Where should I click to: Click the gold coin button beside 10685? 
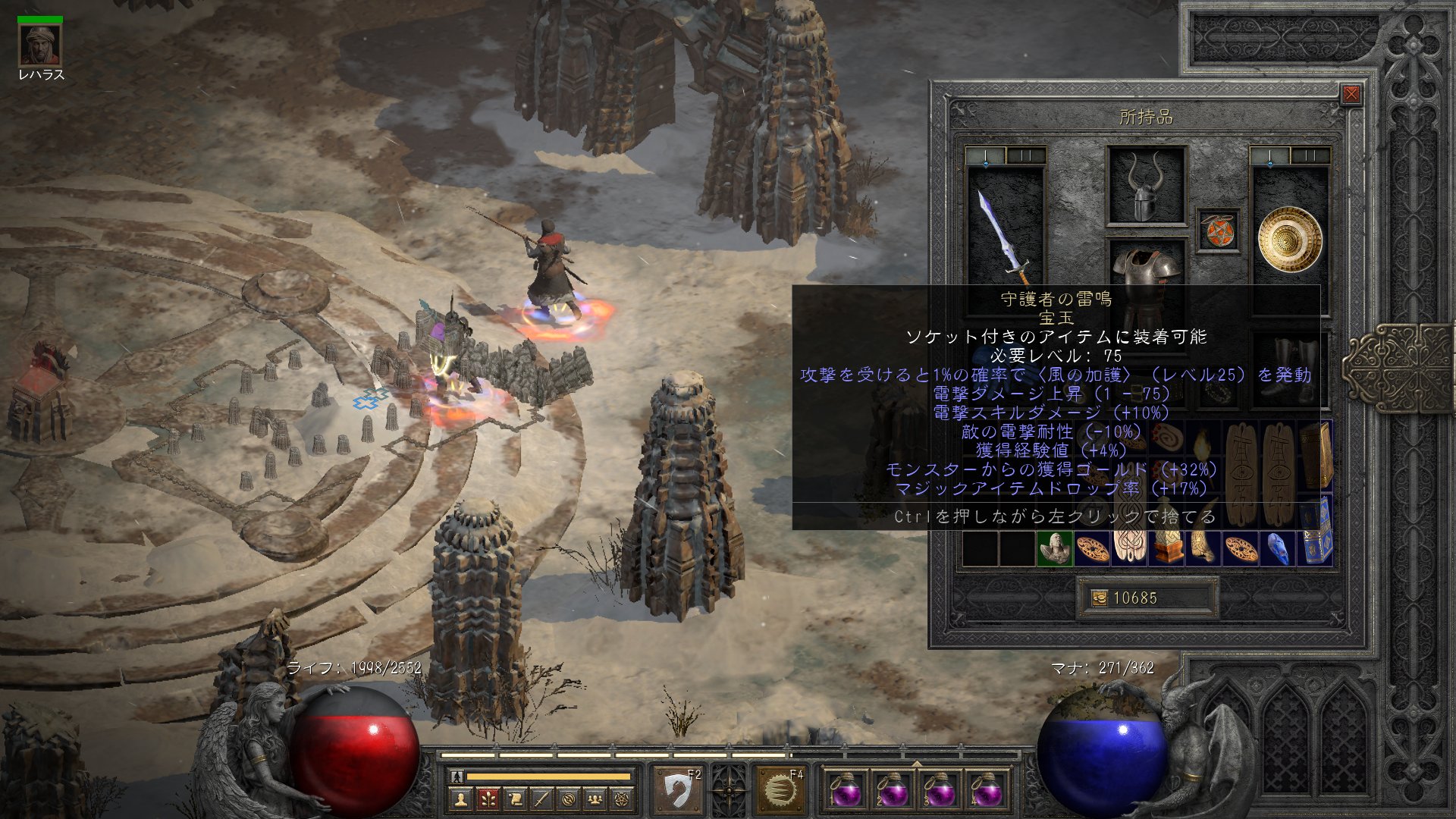point(1099,598)
